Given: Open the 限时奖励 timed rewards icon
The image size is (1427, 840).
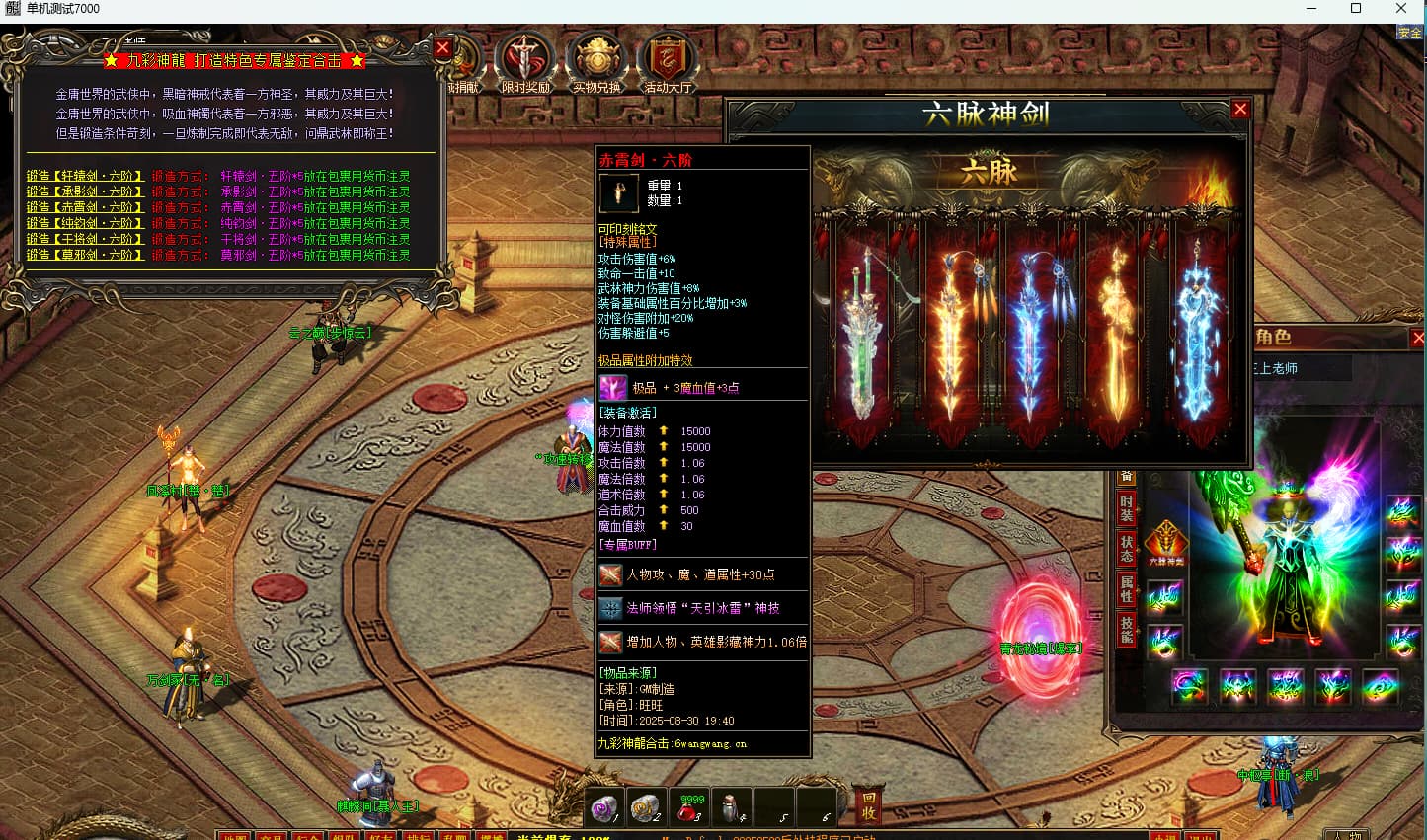Looking at the screenshot, I should tap(525, 62).
